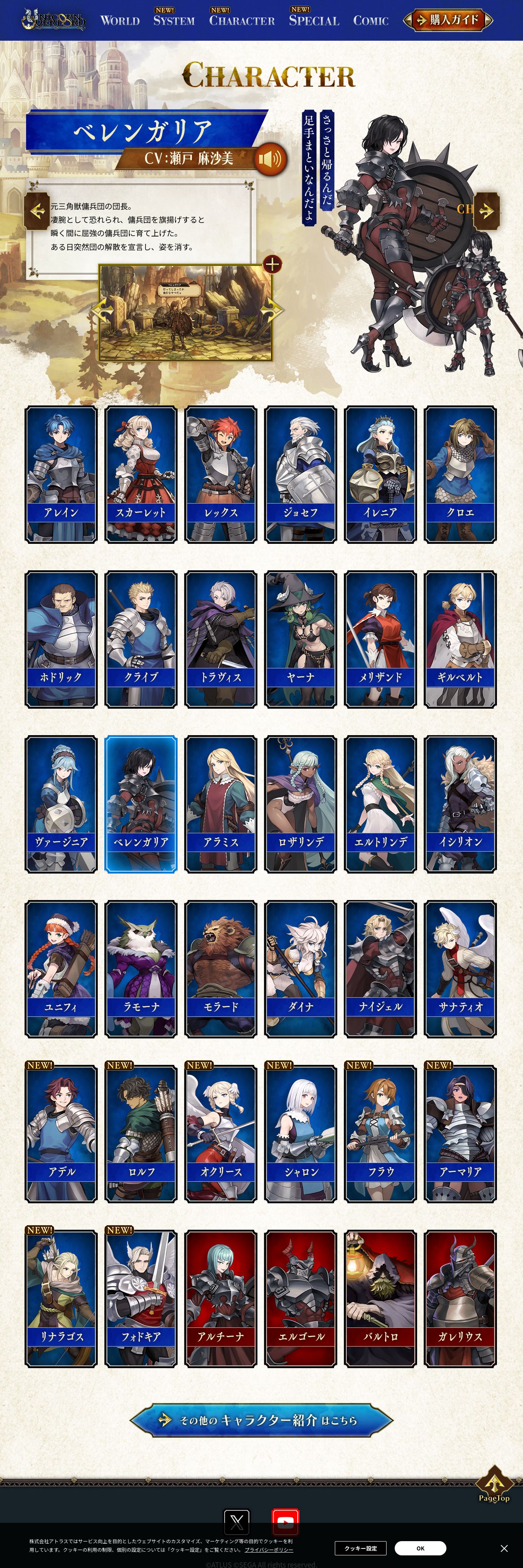Play the character voice sample speaker icon

[x=270, y=160]
